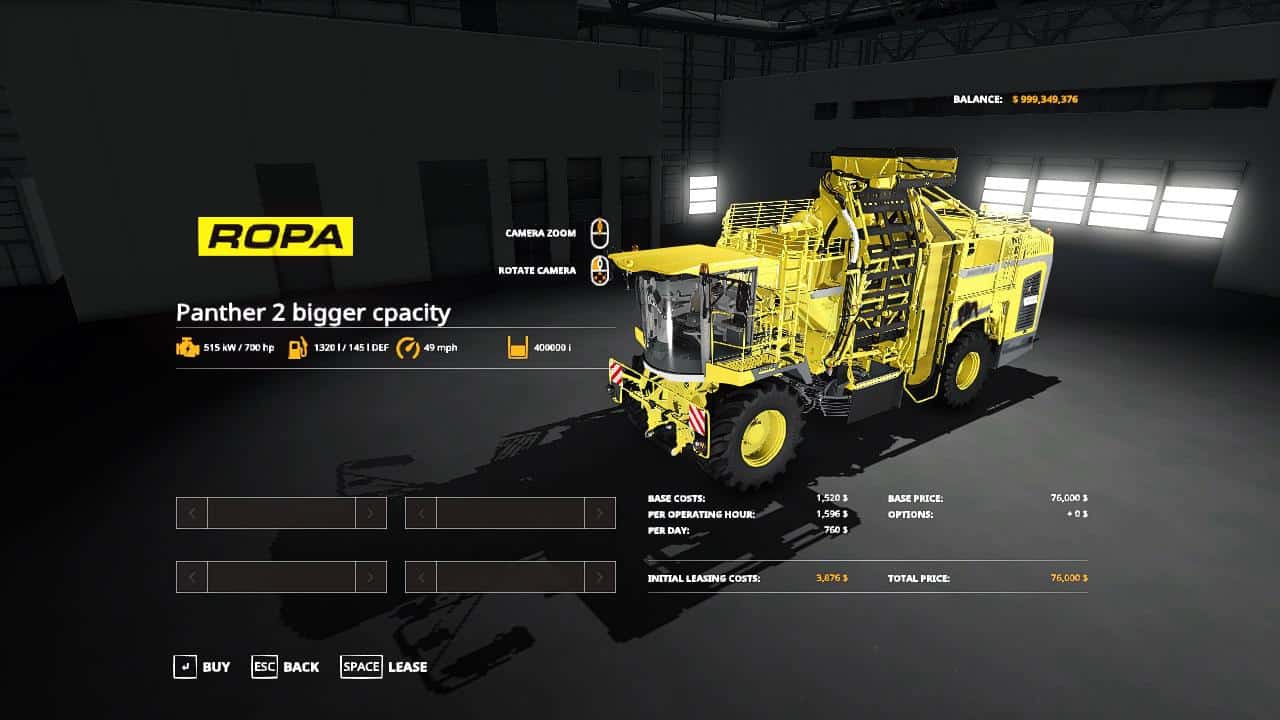
Task: Buy the Panther 2 harvester
Action: point(202,667)
